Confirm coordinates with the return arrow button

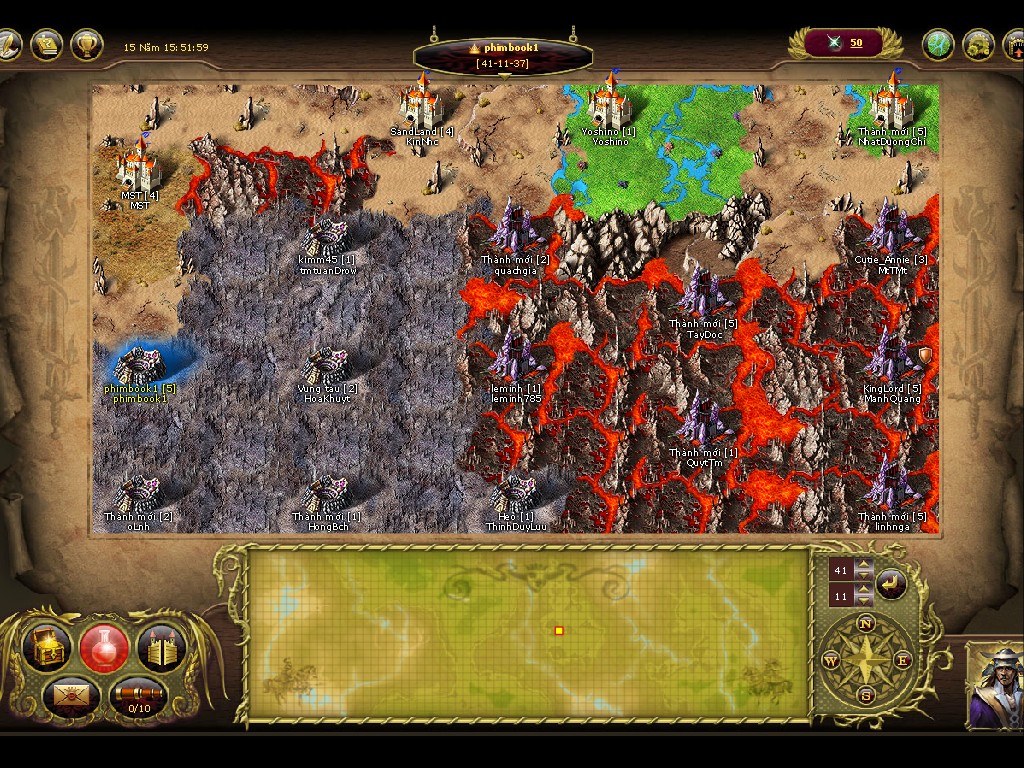tap(891, 583)
